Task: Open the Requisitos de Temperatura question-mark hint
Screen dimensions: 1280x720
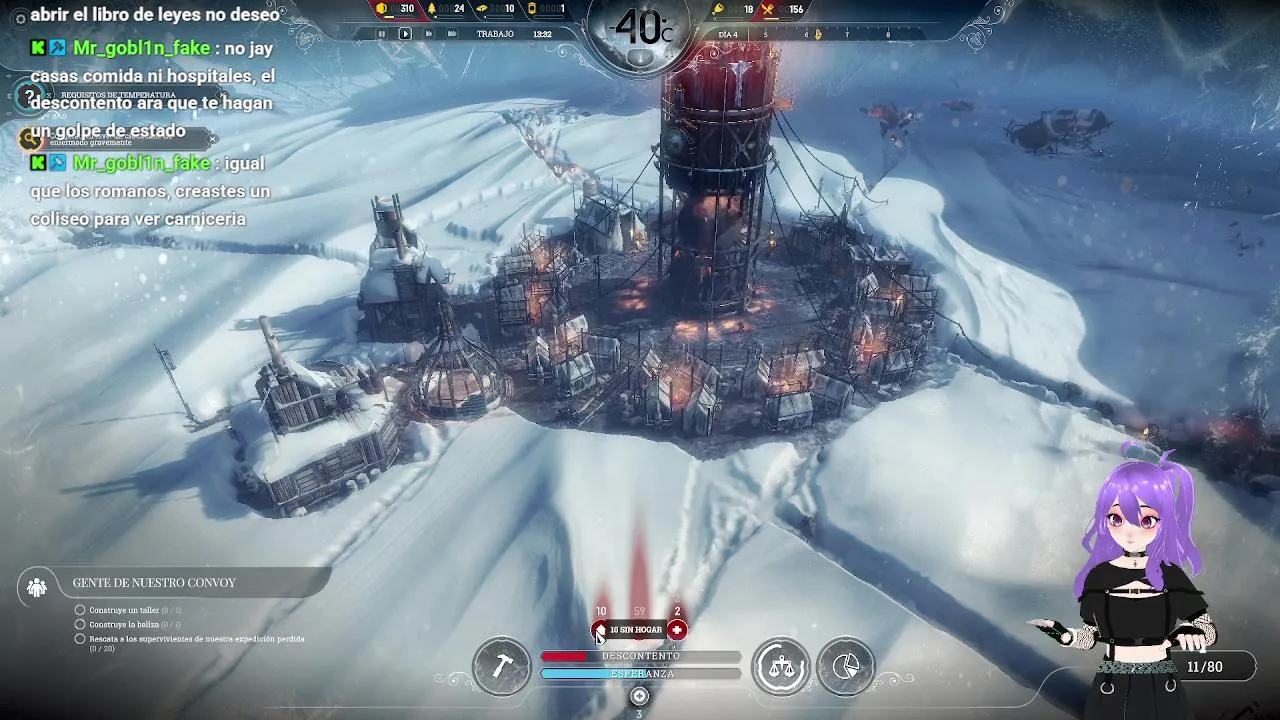Action: click(30, 96)
